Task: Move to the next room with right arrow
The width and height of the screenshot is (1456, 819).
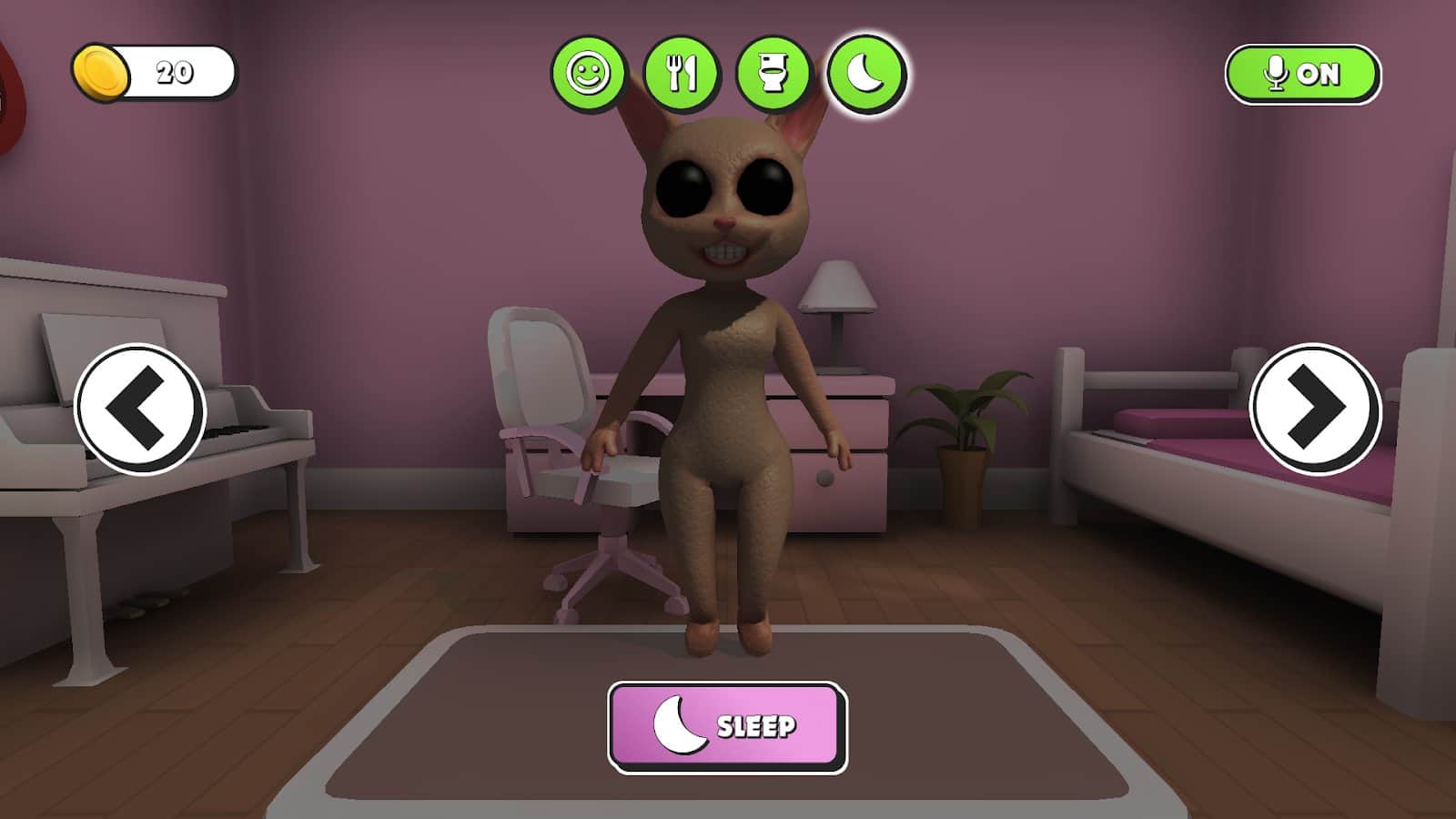Action: click(x=1315, y=409)
